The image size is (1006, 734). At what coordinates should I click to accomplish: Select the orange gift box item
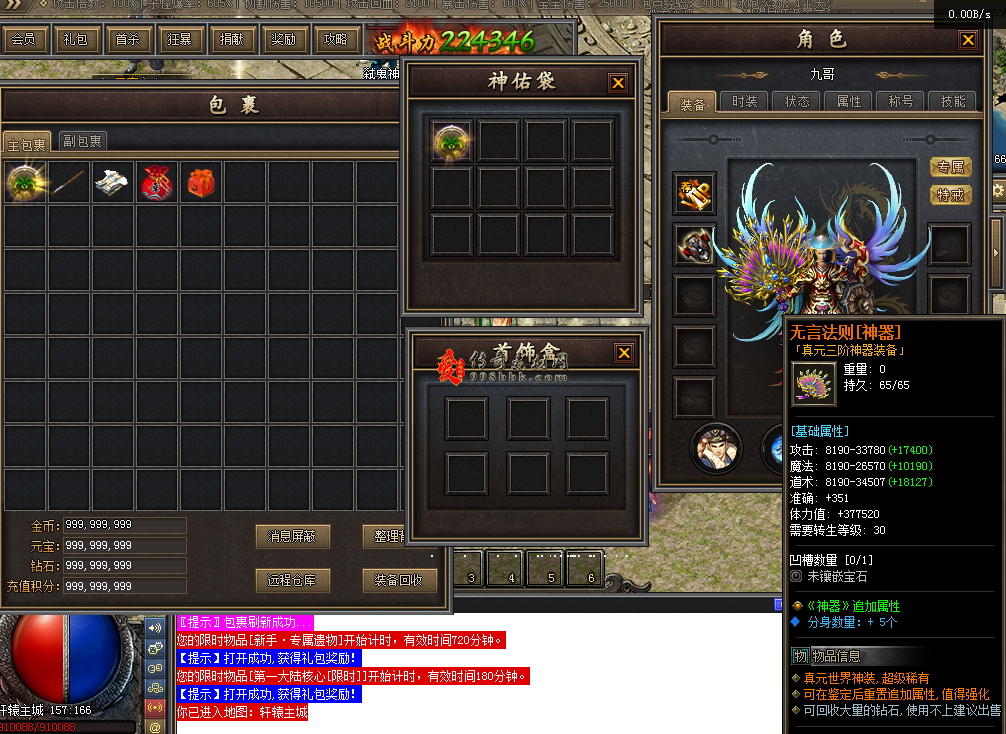(x=200, y=182)
